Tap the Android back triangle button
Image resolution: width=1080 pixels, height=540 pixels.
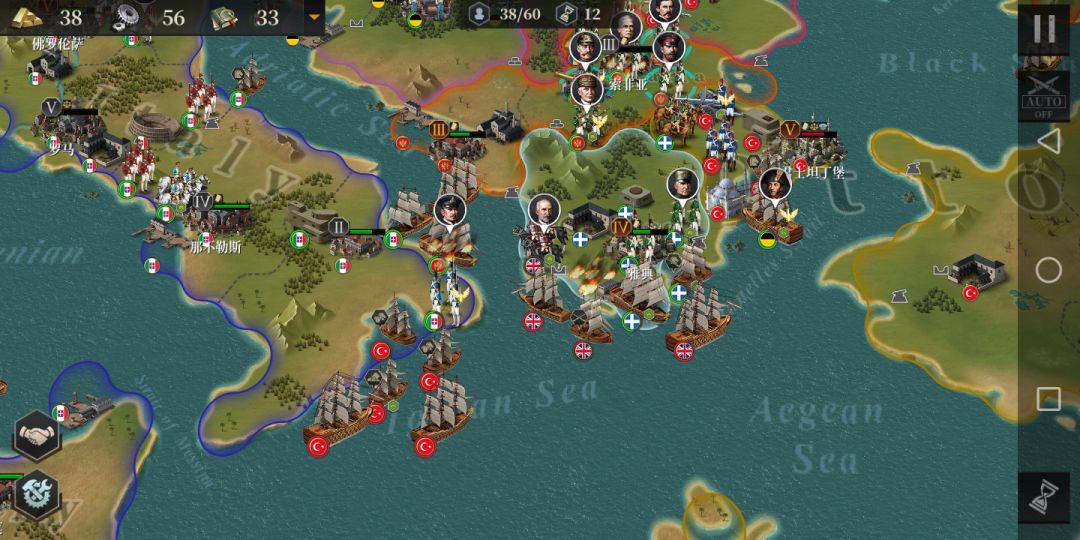coord(1048,142)
